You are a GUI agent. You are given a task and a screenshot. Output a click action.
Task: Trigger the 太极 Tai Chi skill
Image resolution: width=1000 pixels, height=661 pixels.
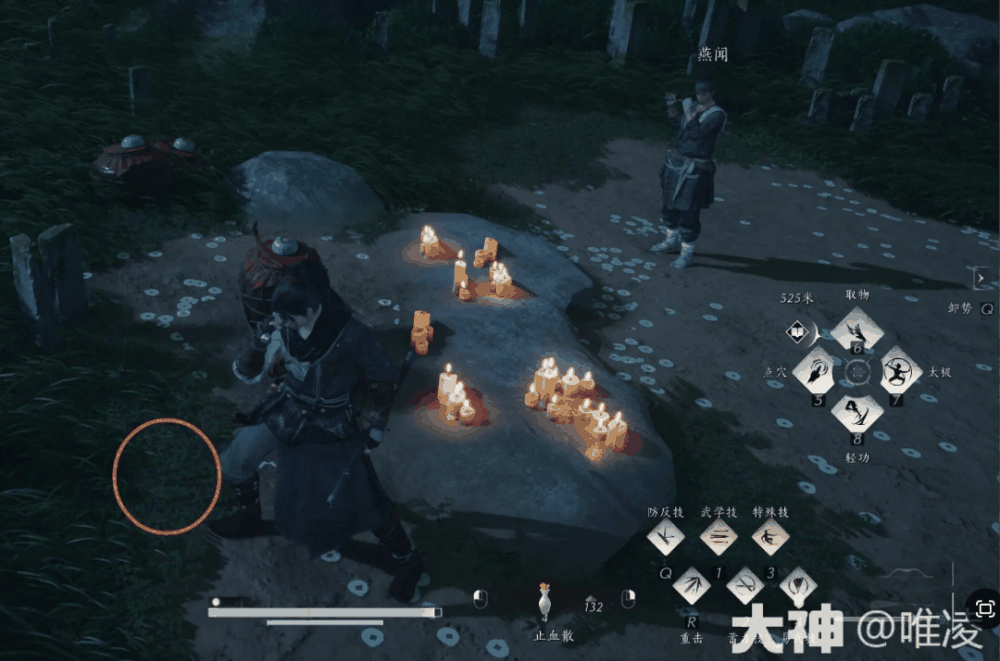[900, 372]
